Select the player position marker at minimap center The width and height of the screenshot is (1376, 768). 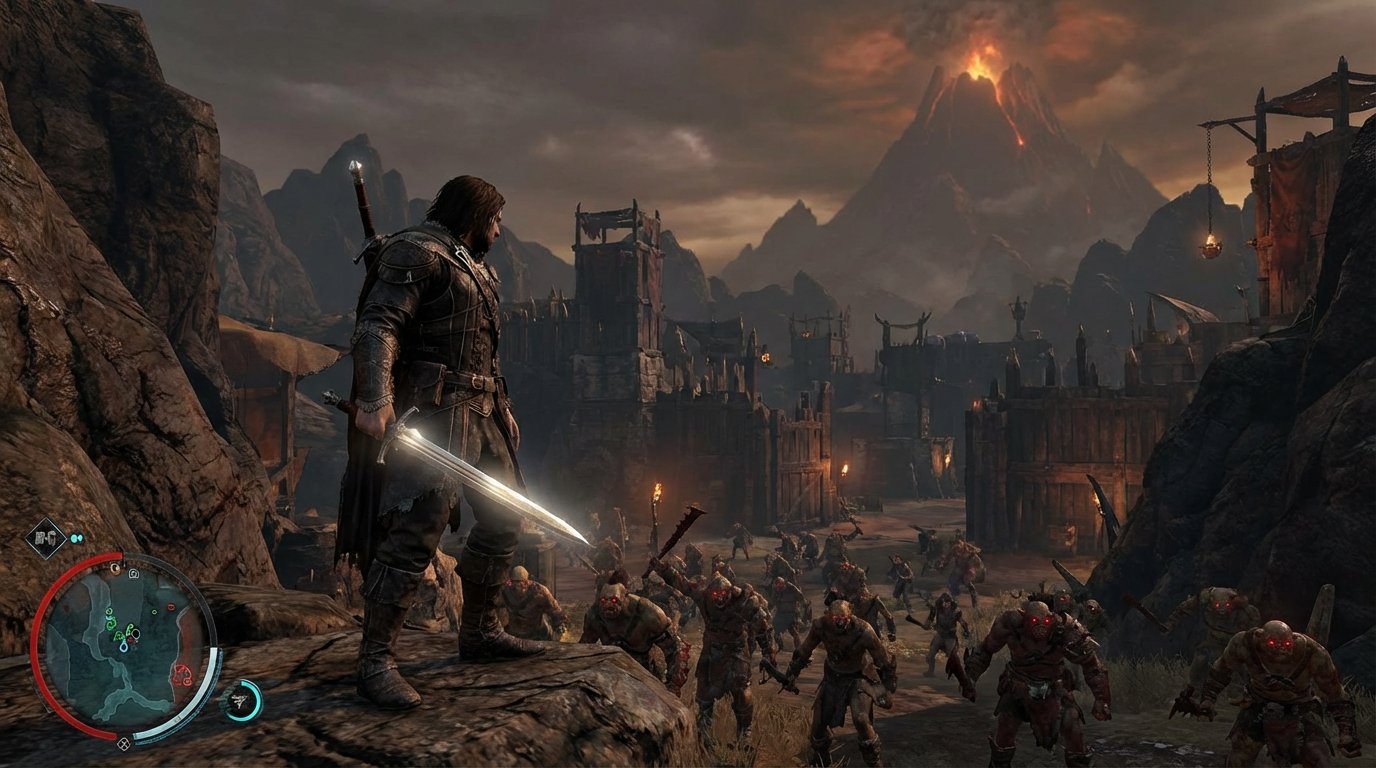tap(134, 634)
